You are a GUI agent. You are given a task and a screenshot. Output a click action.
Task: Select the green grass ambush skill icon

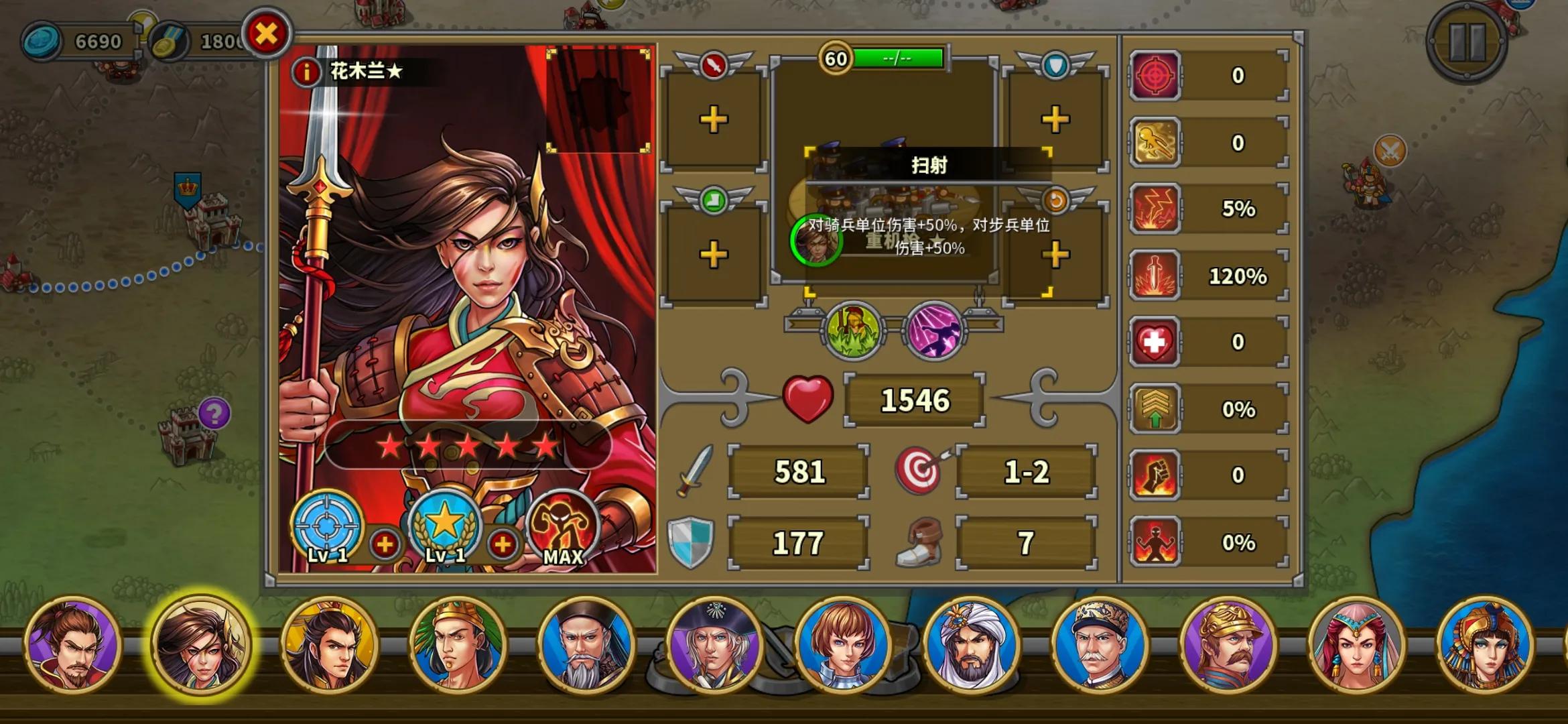click(854, 330)
